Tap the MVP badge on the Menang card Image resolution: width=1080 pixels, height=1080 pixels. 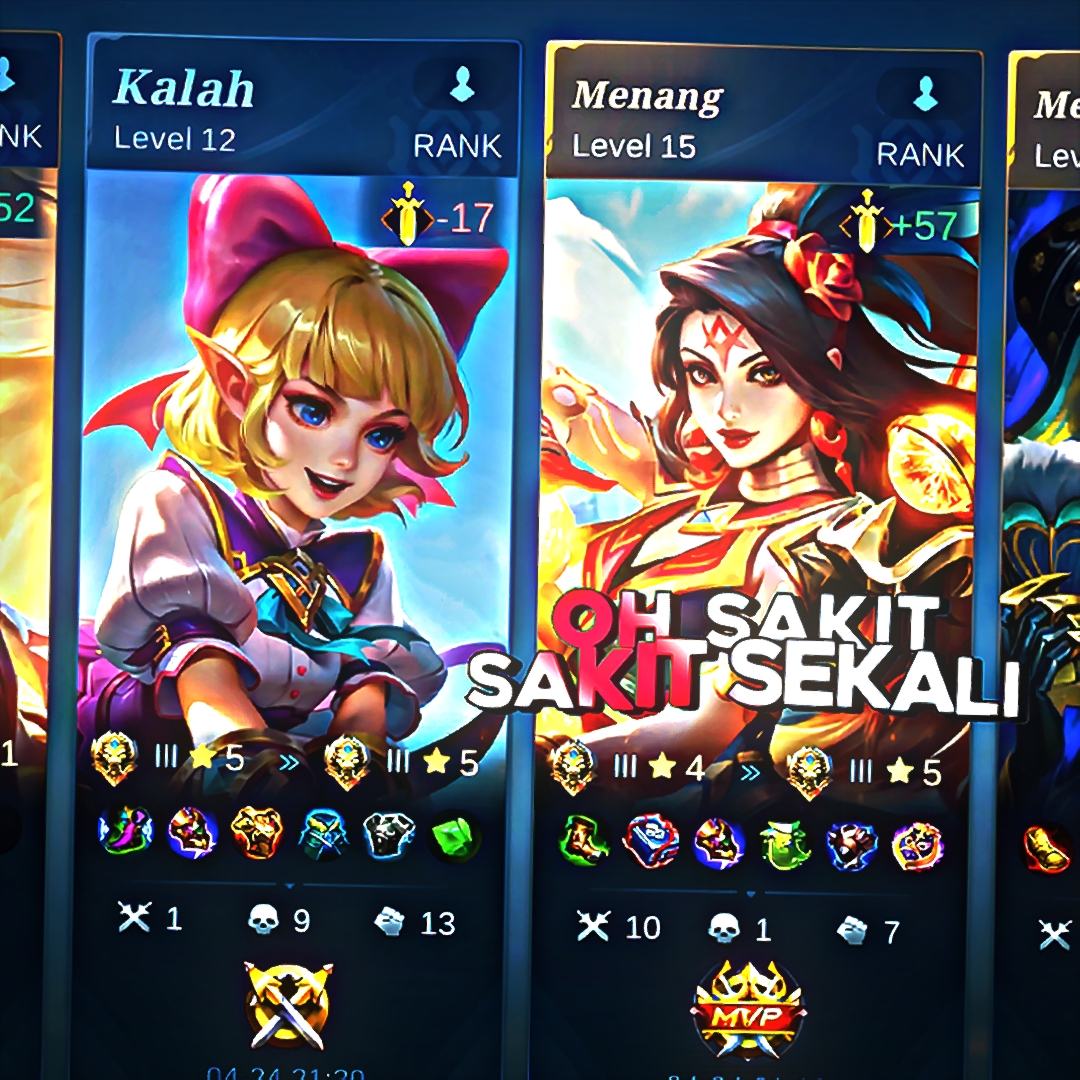point(748,1012)
